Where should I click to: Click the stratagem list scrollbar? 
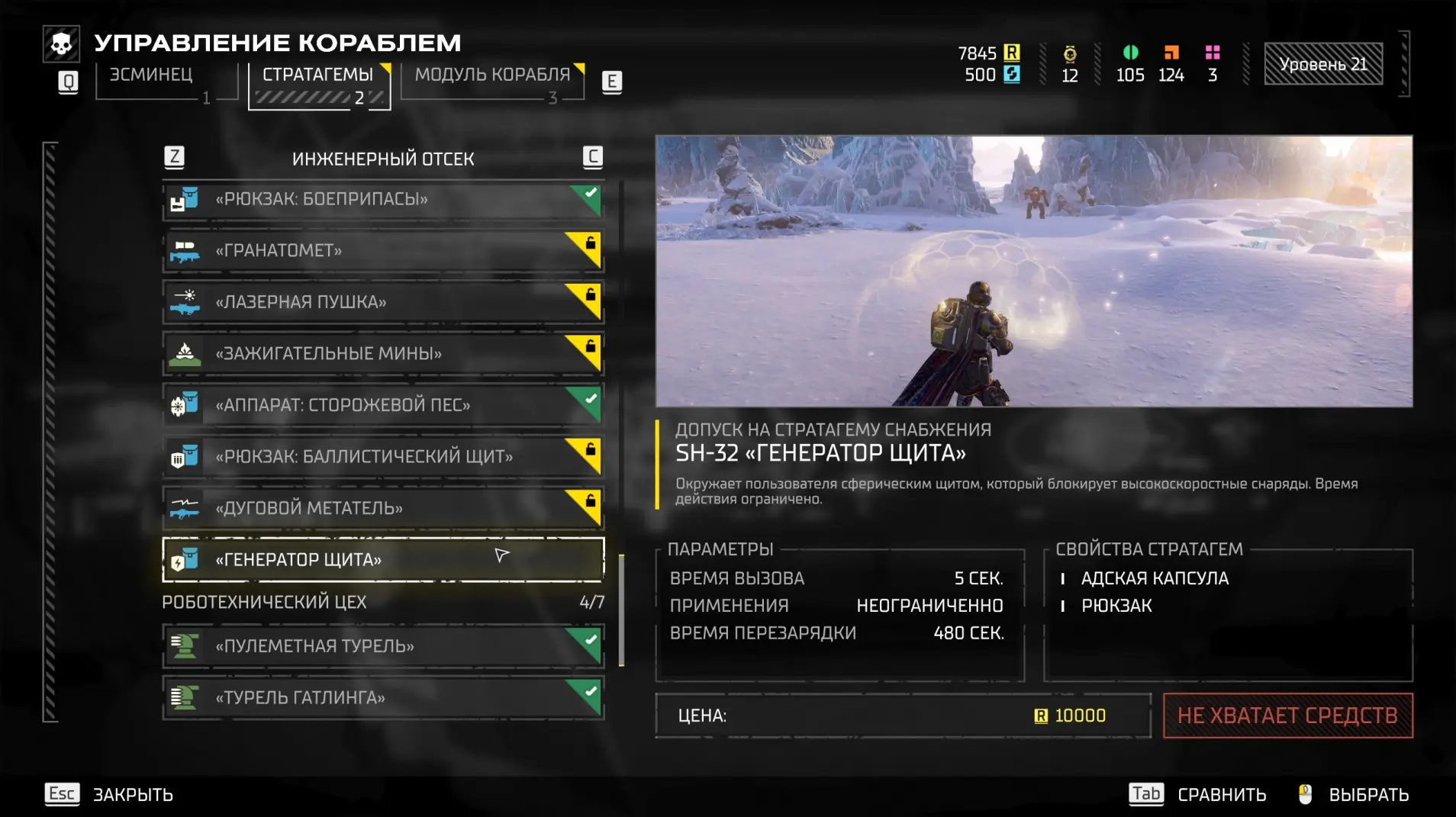(621, 610)
